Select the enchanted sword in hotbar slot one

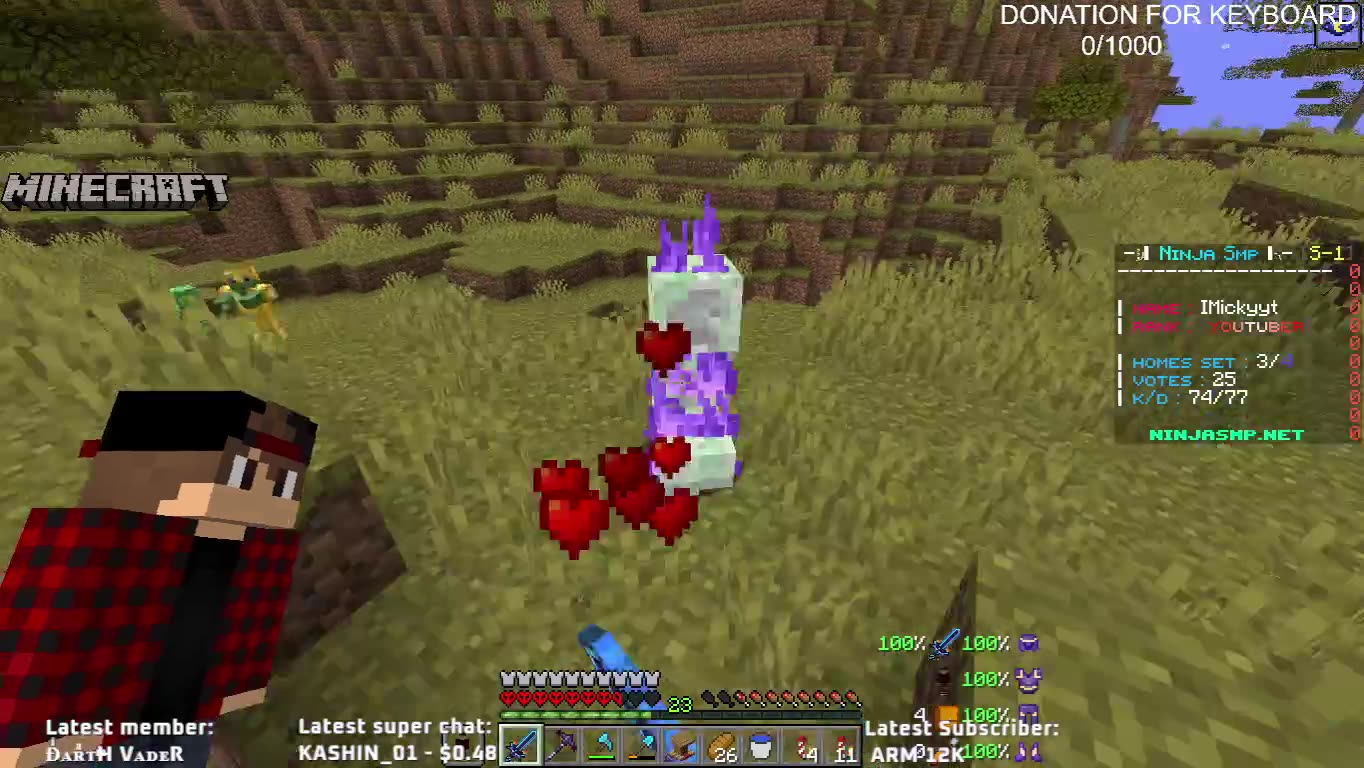pyautogui.click(x=520, y=745)
